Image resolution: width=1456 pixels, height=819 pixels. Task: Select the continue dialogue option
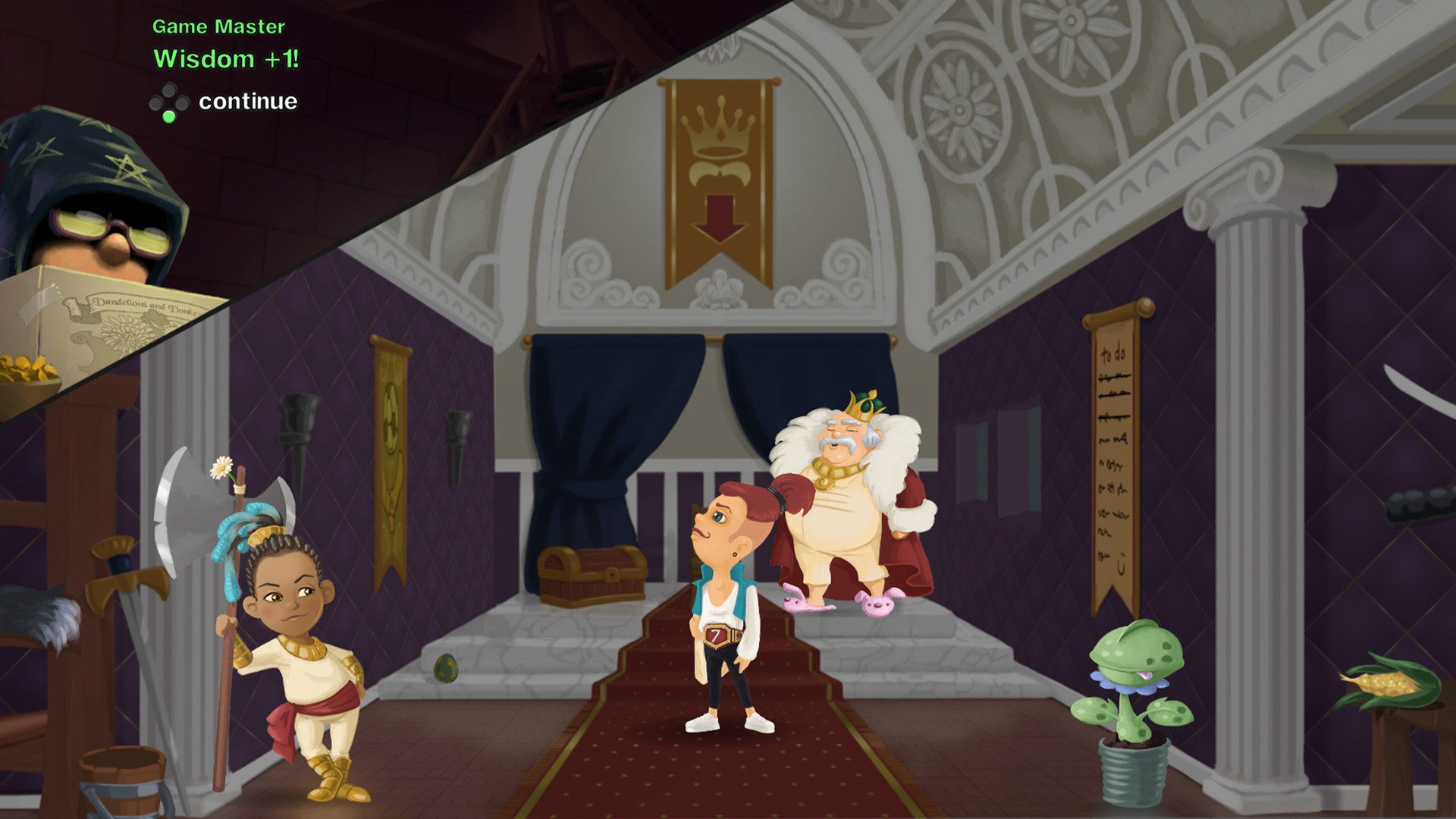247,102
